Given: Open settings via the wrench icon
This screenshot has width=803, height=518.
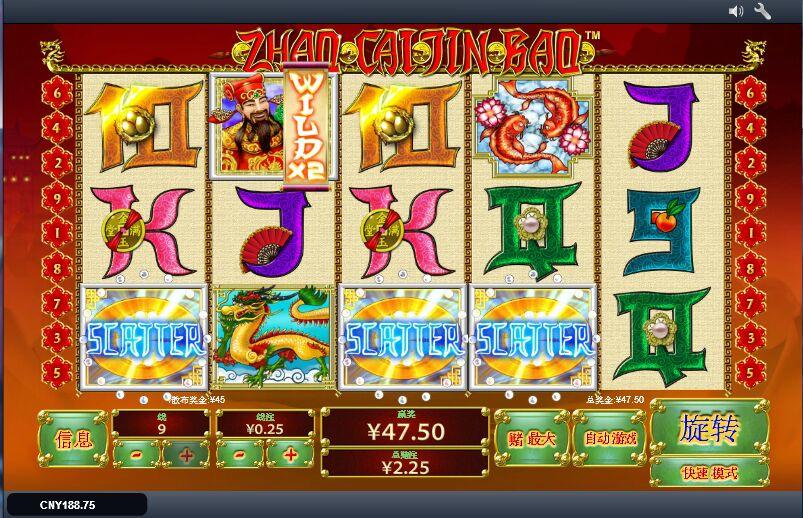Looking at the screenshot, I should [x=763, y=11].
